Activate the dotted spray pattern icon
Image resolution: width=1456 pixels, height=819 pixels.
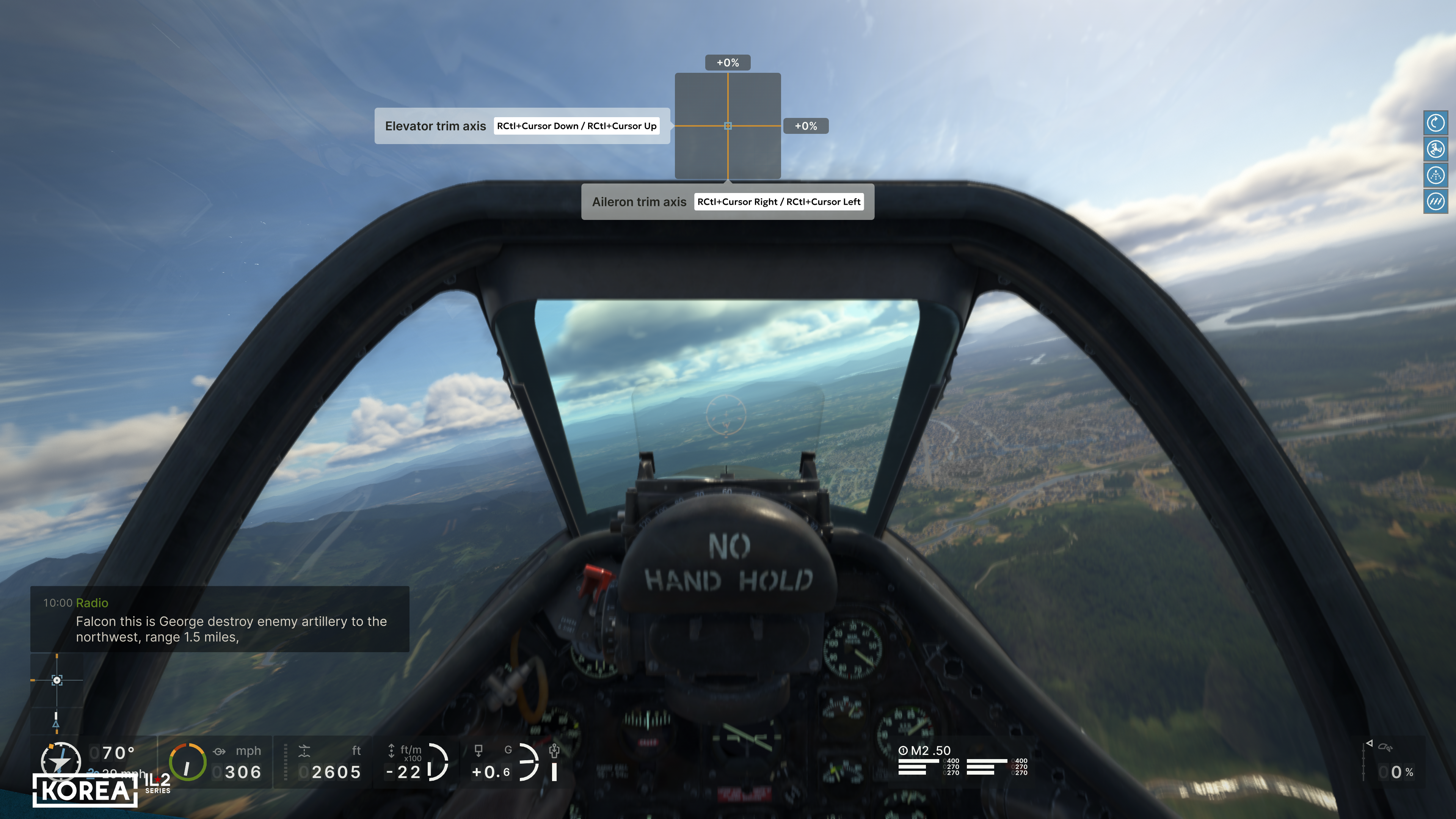point(1435,175)
